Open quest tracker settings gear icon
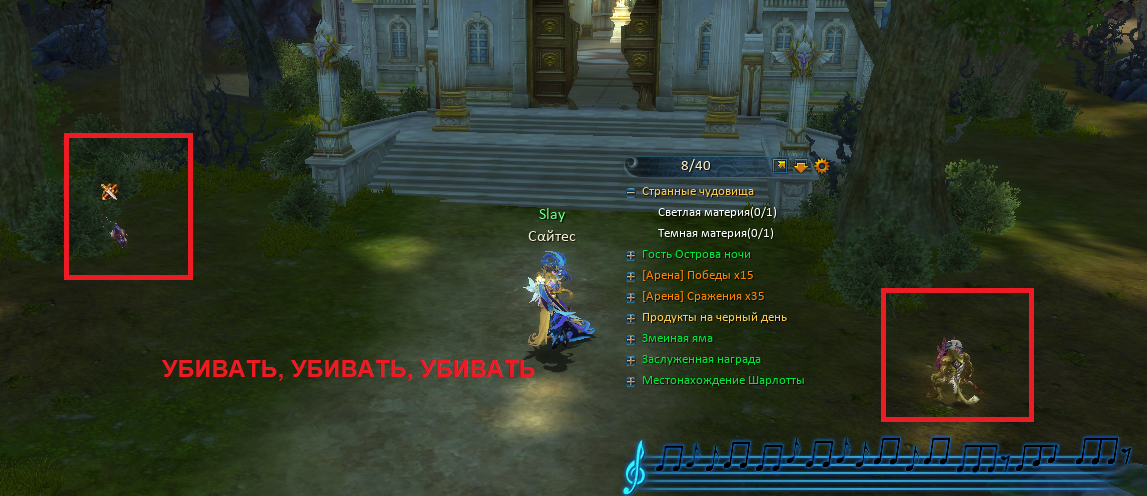 [x=822, y=166]
